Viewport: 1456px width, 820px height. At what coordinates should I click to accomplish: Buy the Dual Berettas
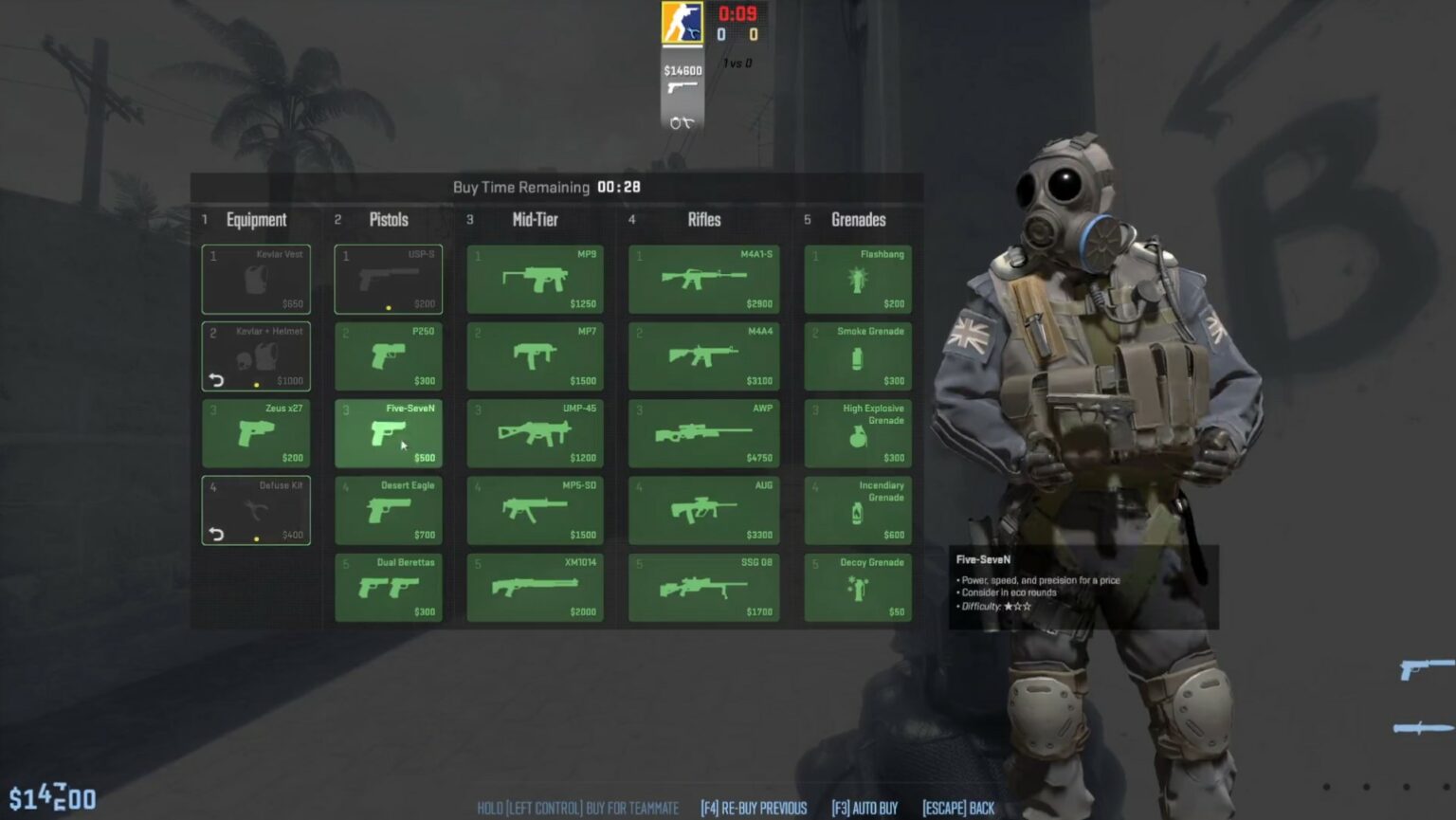click(x=389, y=587)
